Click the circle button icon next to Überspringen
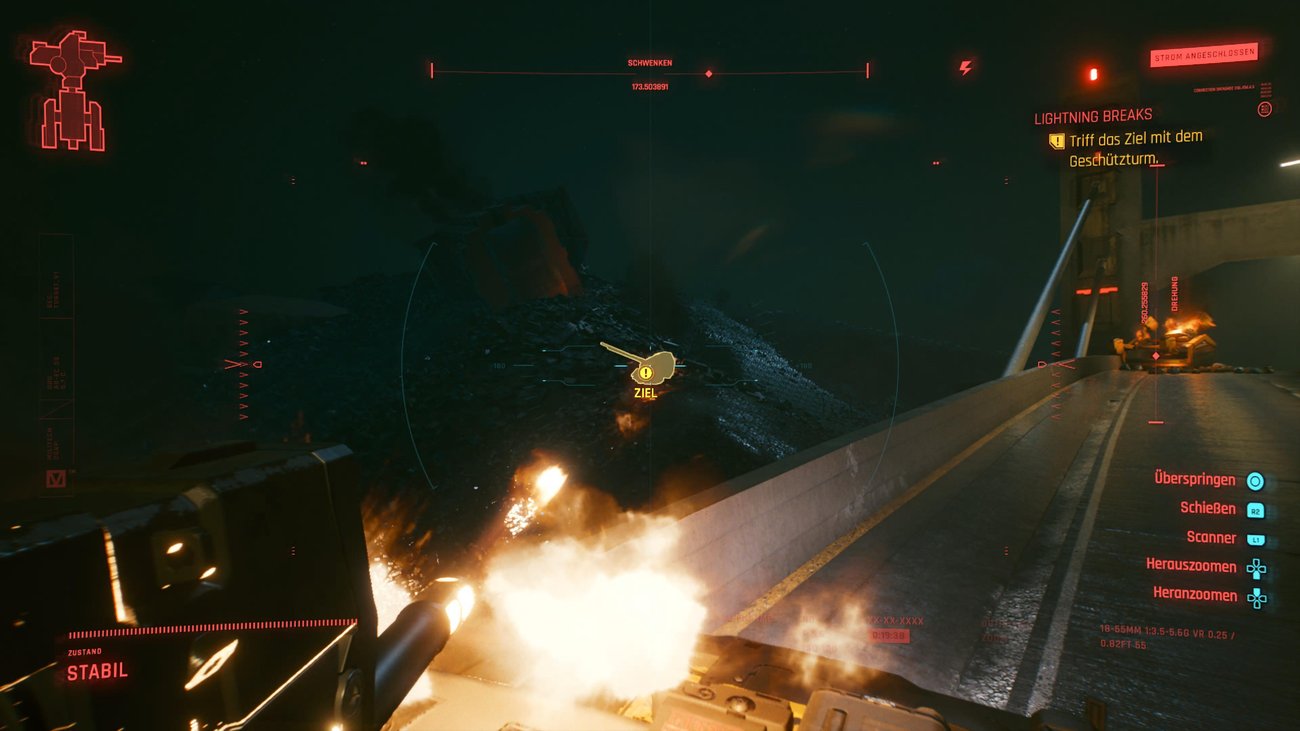The width and height of the screenshot is (1300, 731). click(1258, 479)
